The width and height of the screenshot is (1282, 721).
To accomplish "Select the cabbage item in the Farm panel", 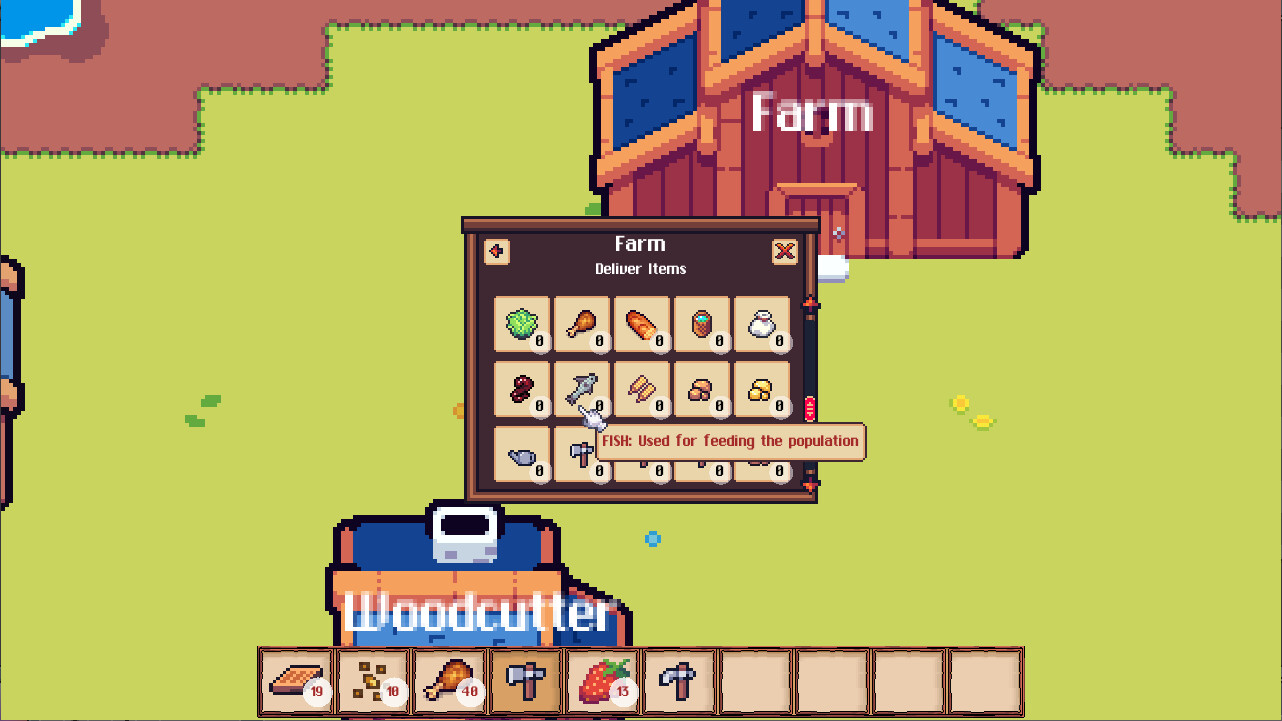I will [x=522, y=325].
